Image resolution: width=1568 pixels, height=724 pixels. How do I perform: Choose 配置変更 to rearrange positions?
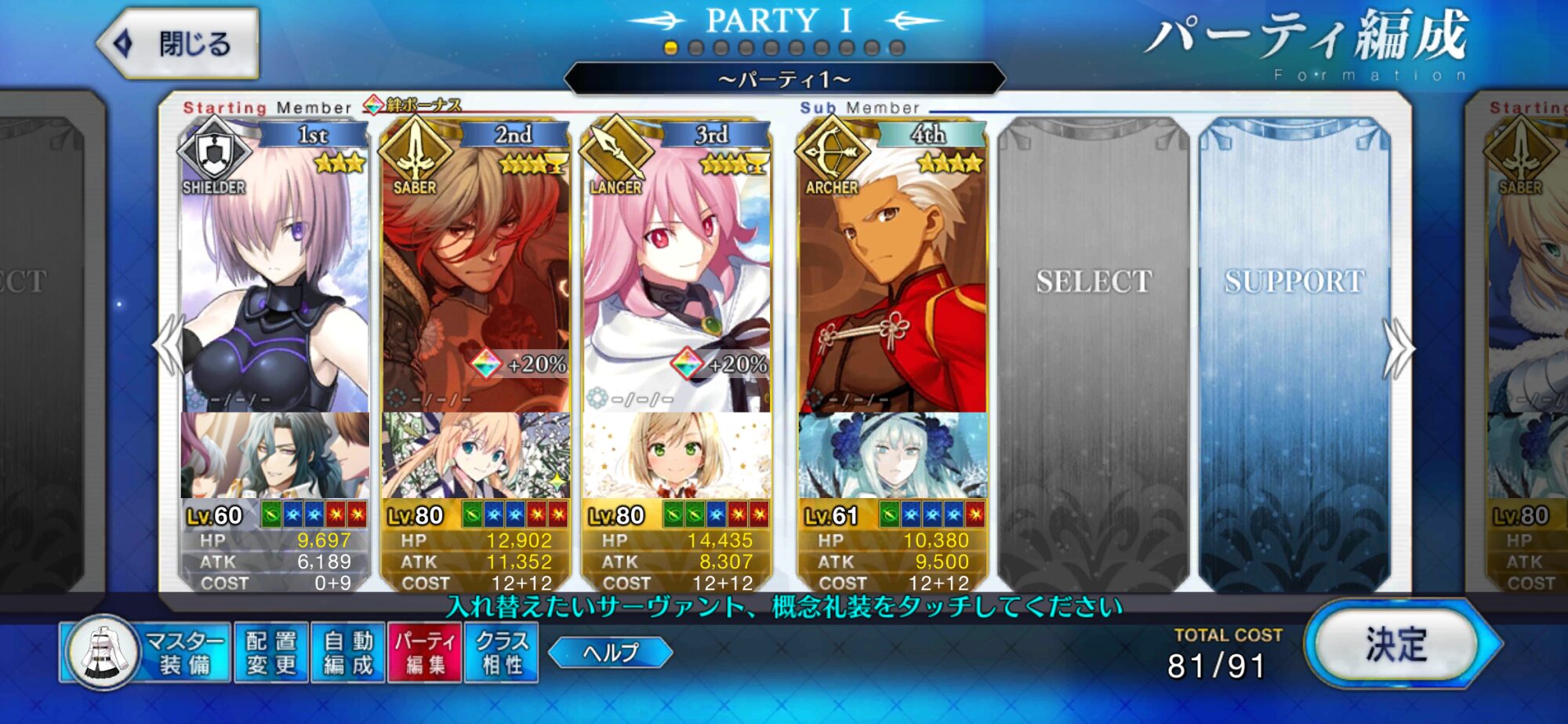coord(271,653)
